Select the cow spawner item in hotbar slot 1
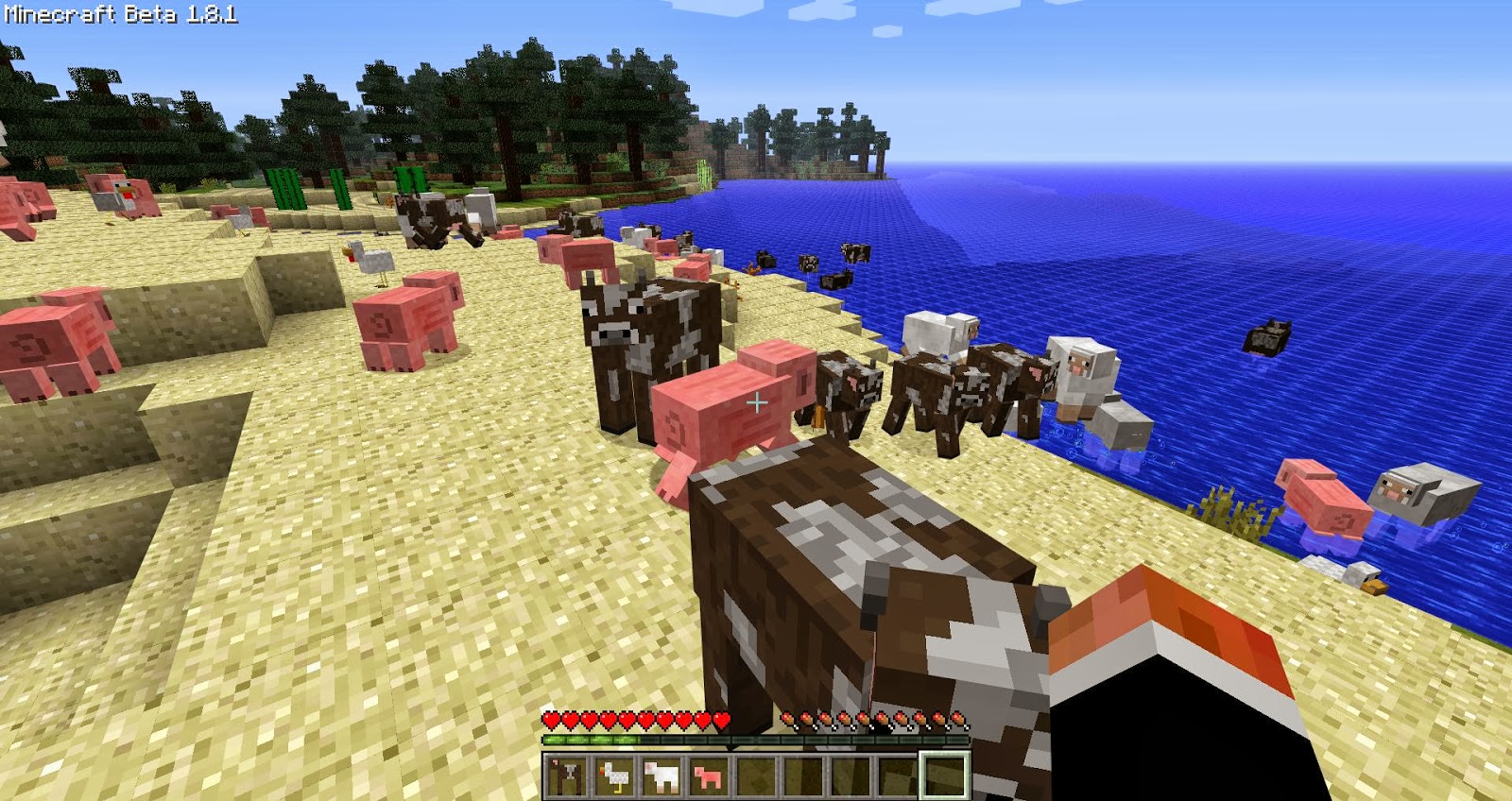1512x801 pixels. [x=565, y=775]
